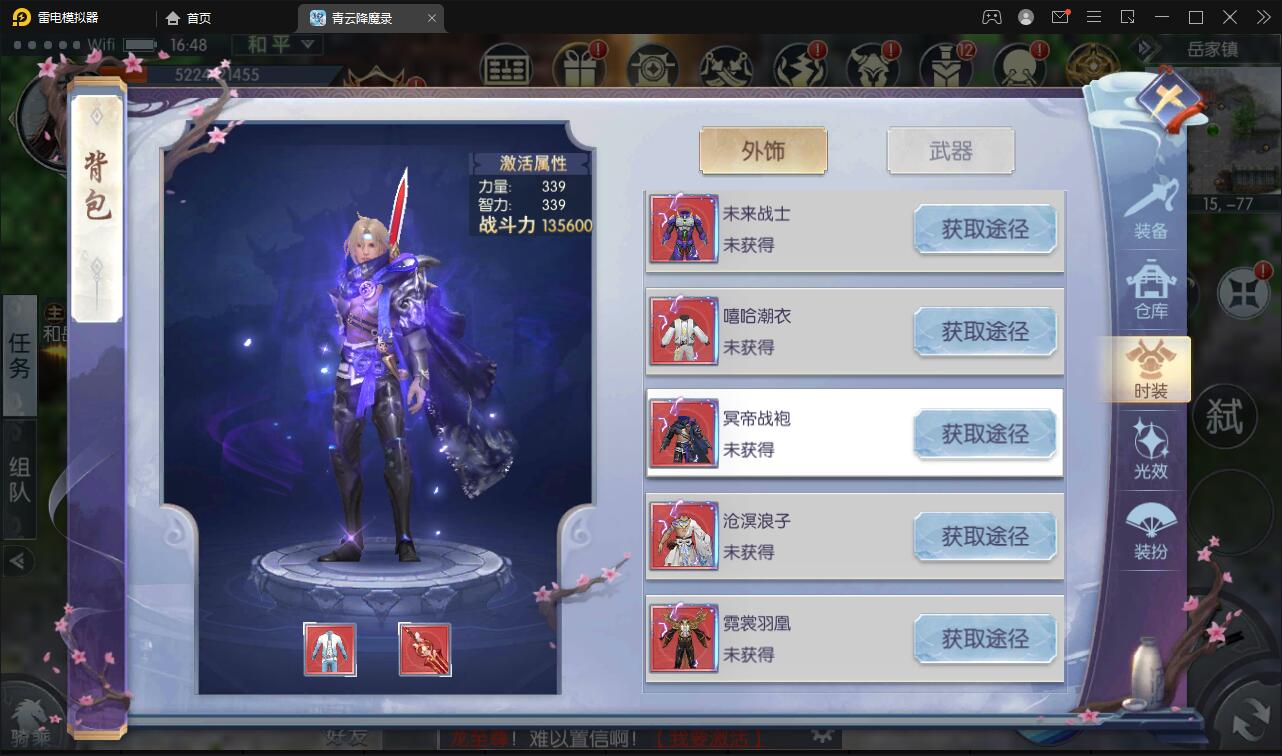Image resolution: width=1282 pixels, height=756 pixels.
Task: Expand hidden controls via top-right » chevron
Action: [1262, 17]
